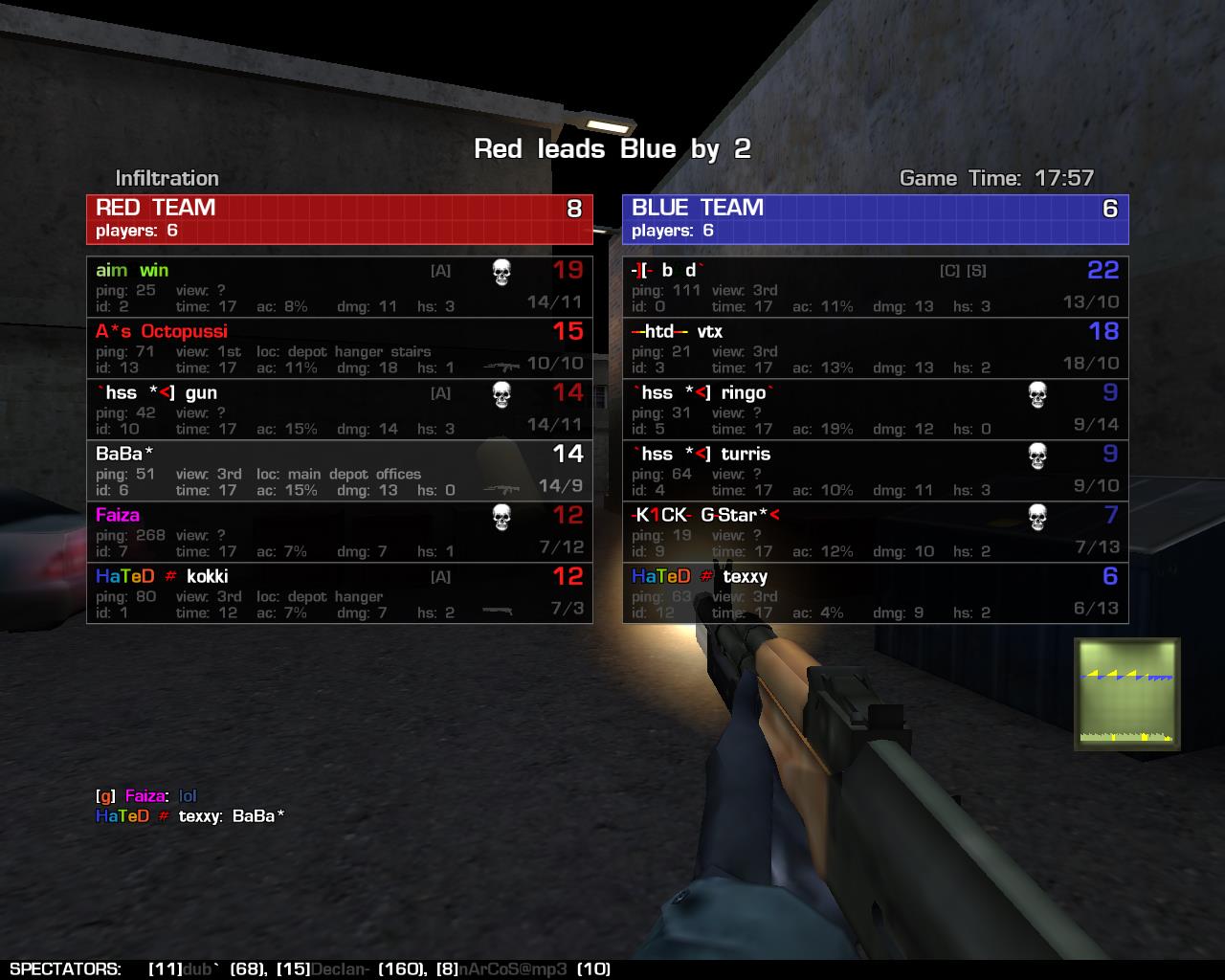Choose the `hss *<] gun player row
This screenshot has height=980, width=1225.
click(x=339, y=410)
